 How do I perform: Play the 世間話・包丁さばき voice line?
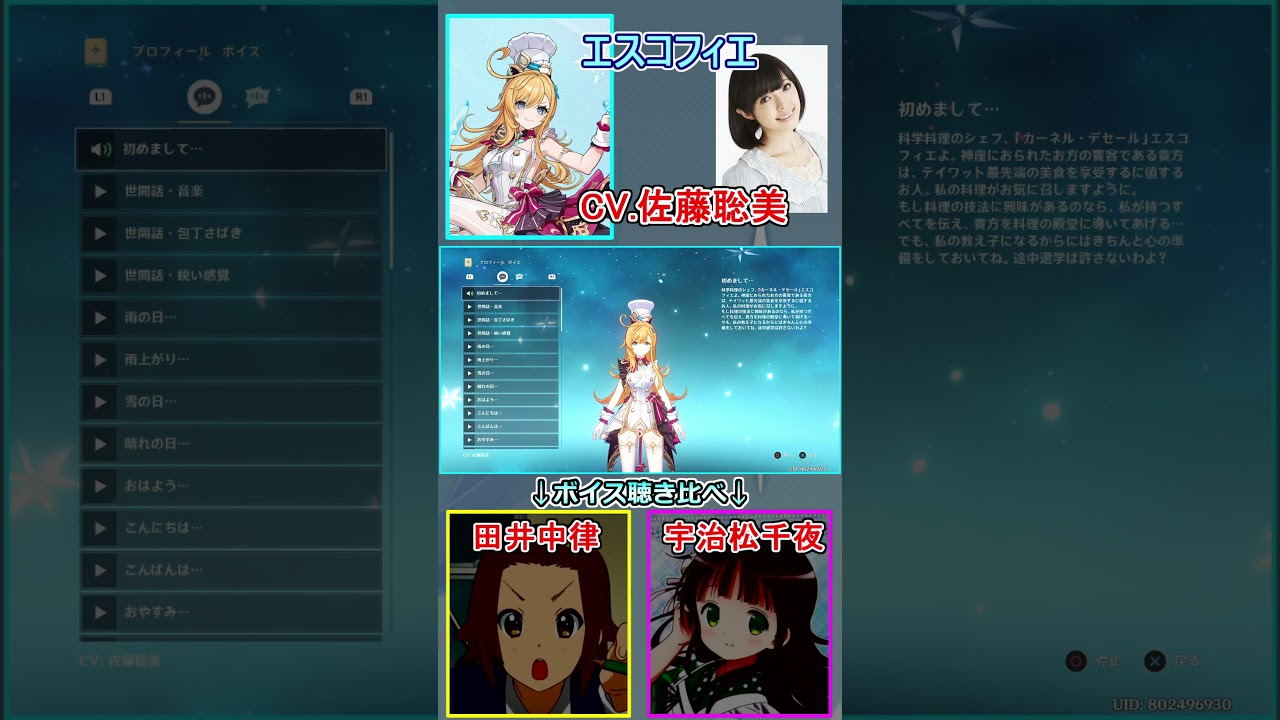click(230, 233)
